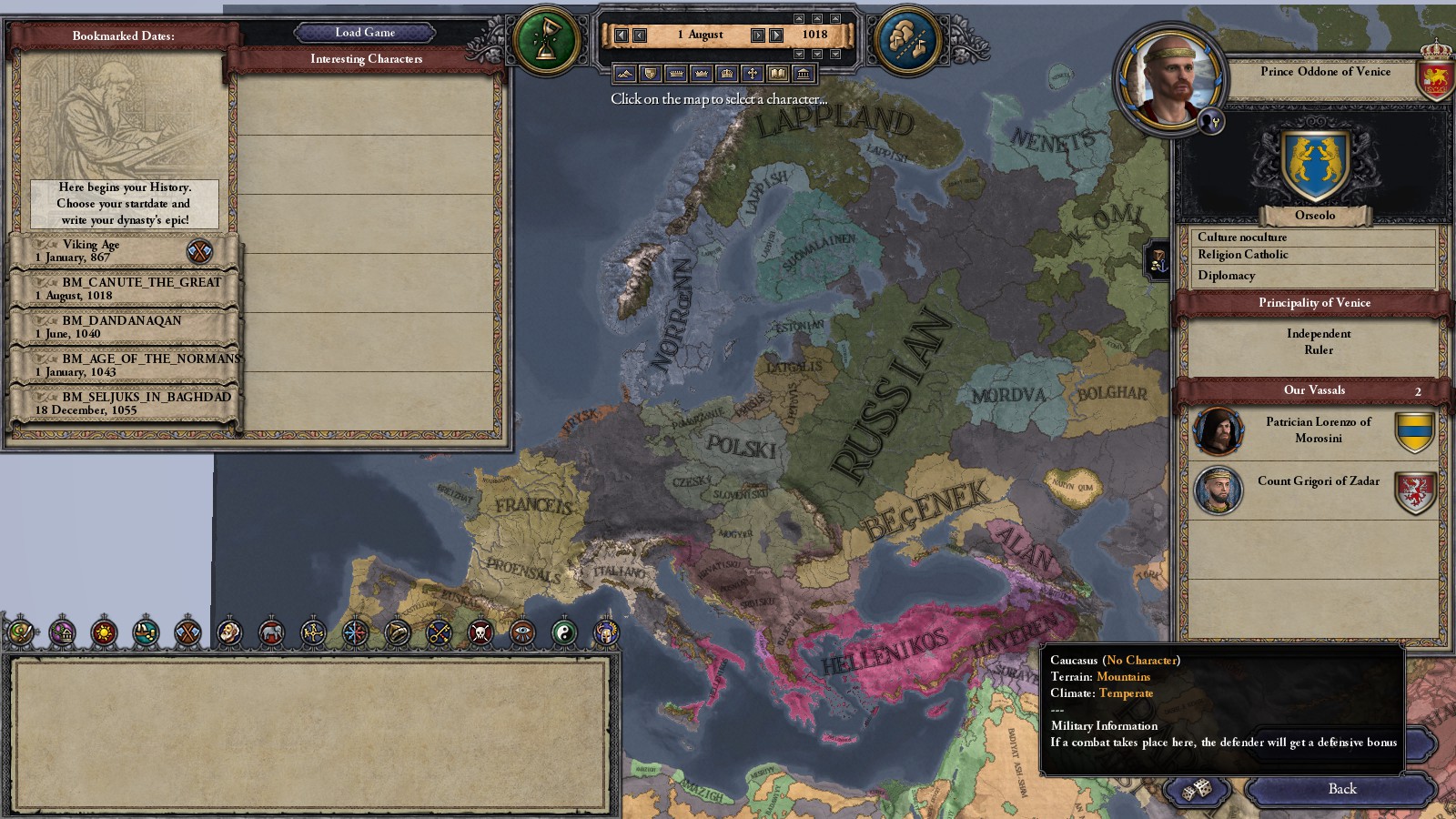The height and width of the screenshot is (819, 1456).
Task: Open the religion map mode with cross icon
Action: (752, 72)
